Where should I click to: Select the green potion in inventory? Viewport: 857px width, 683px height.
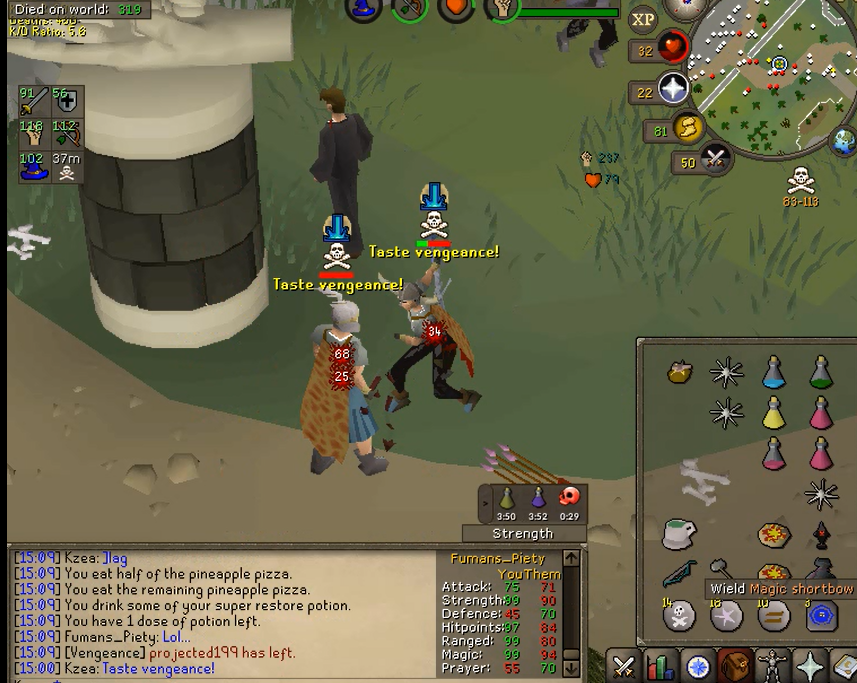pos(821,373)
